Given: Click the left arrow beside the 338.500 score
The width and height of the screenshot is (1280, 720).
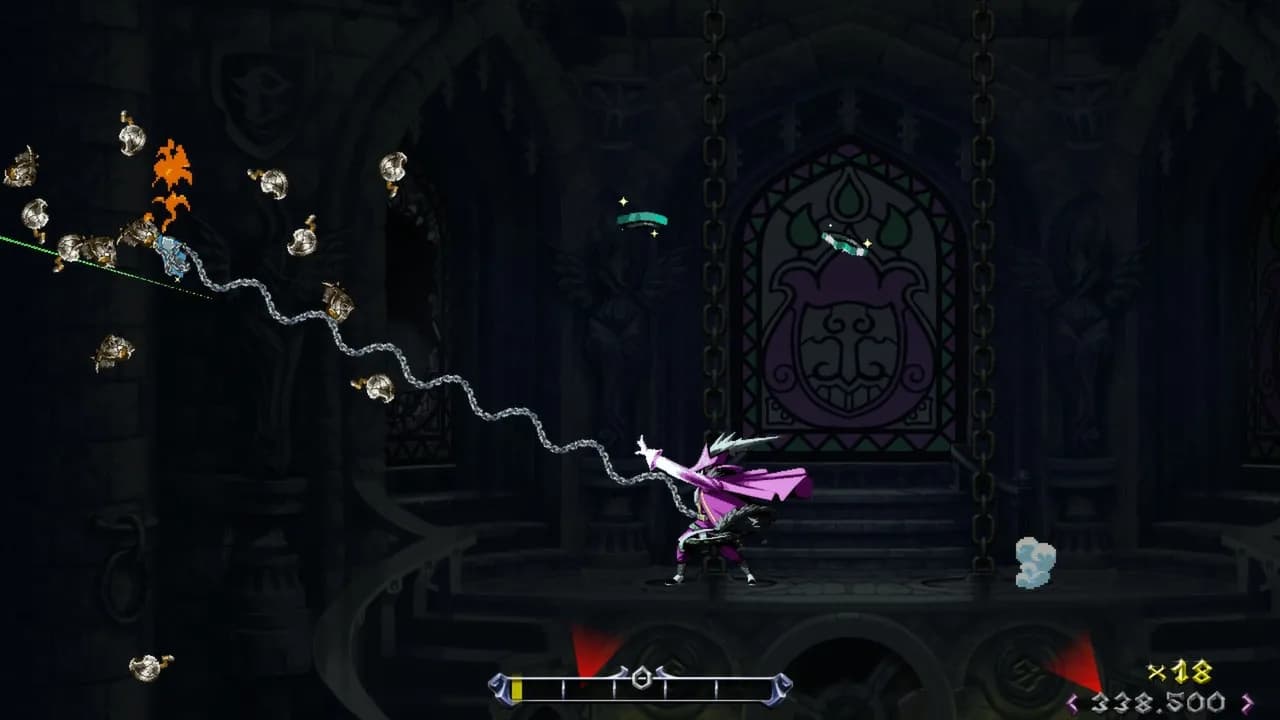Looking at the screenshot, I should [x=1074, y=700].
